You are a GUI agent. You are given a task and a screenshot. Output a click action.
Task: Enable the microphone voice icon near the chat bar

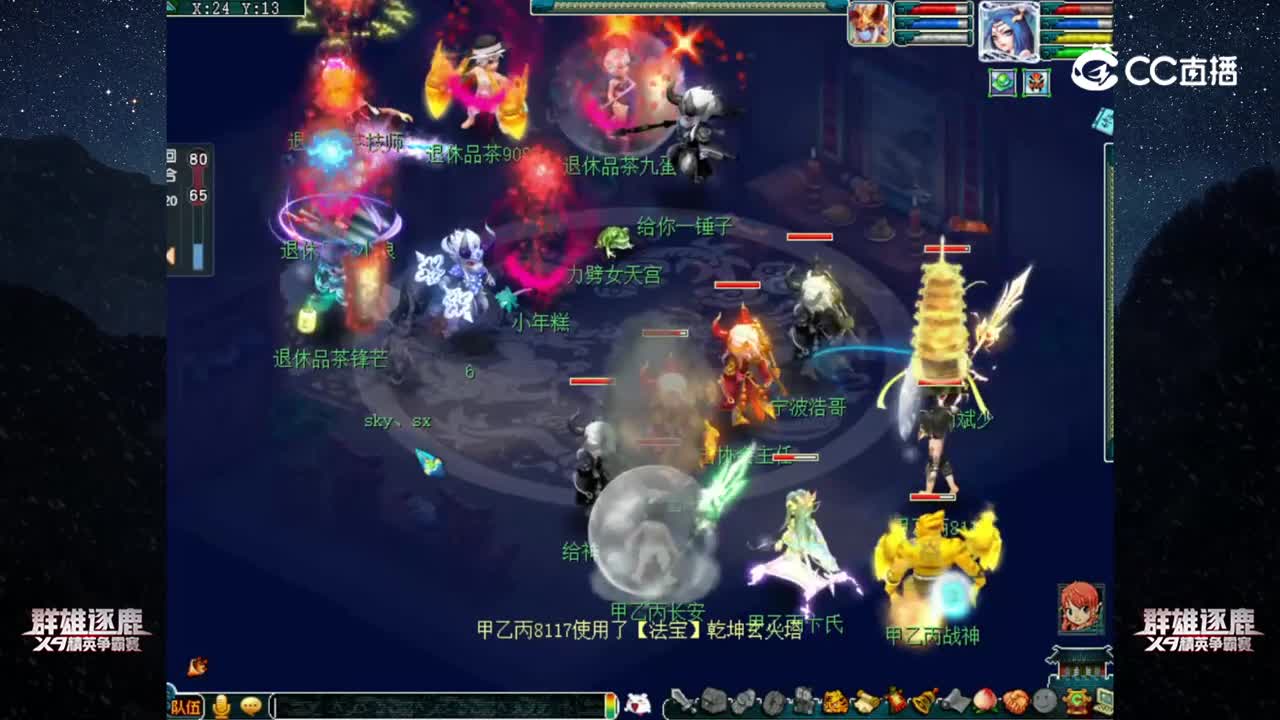pos(221,706)
